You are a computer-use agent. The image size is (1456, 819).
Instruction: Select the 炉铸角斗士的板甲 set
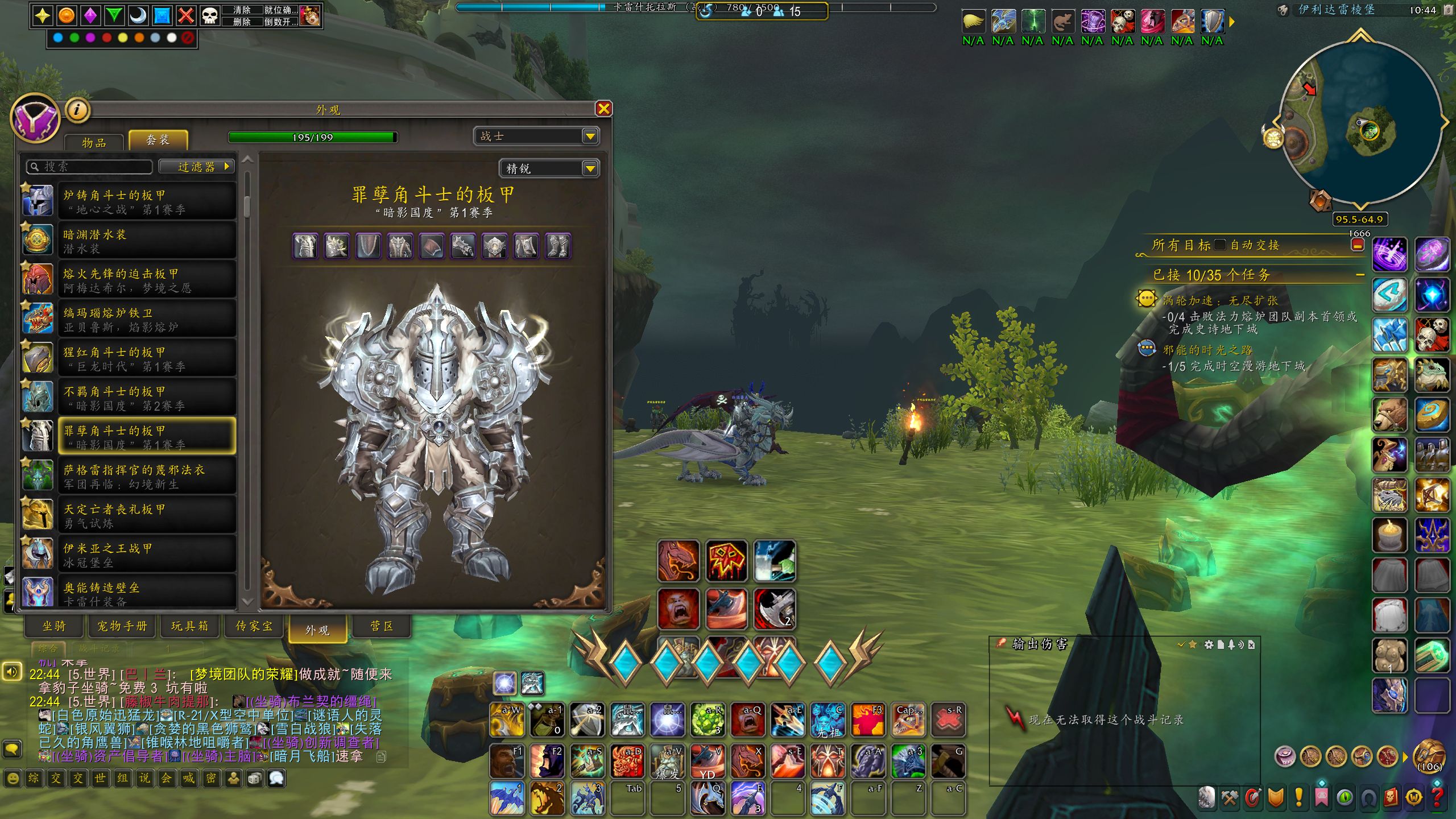[147, 201]
